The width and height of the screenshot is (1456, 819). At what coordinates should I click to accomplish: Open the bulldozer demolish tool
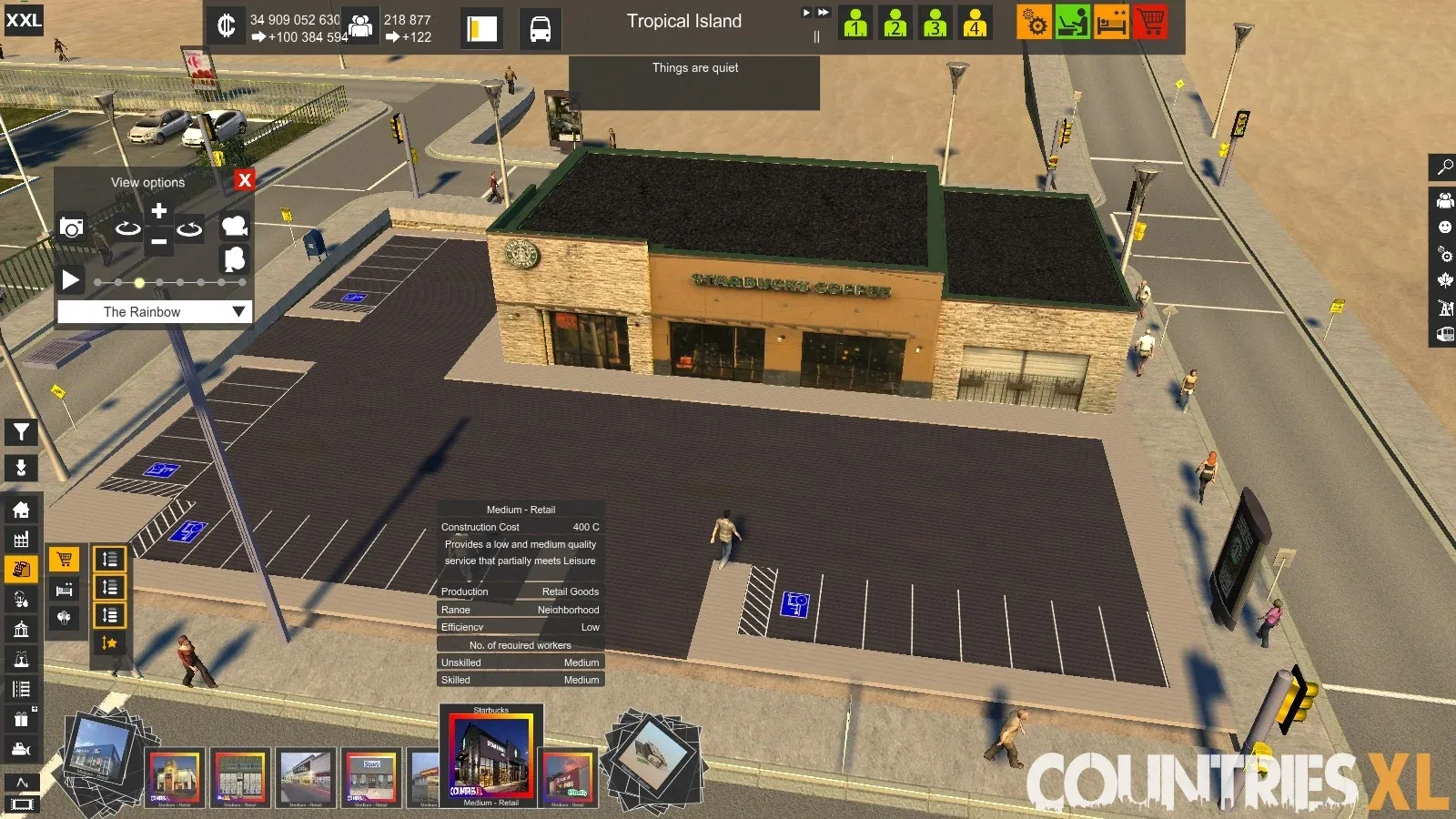click(21, 750)
